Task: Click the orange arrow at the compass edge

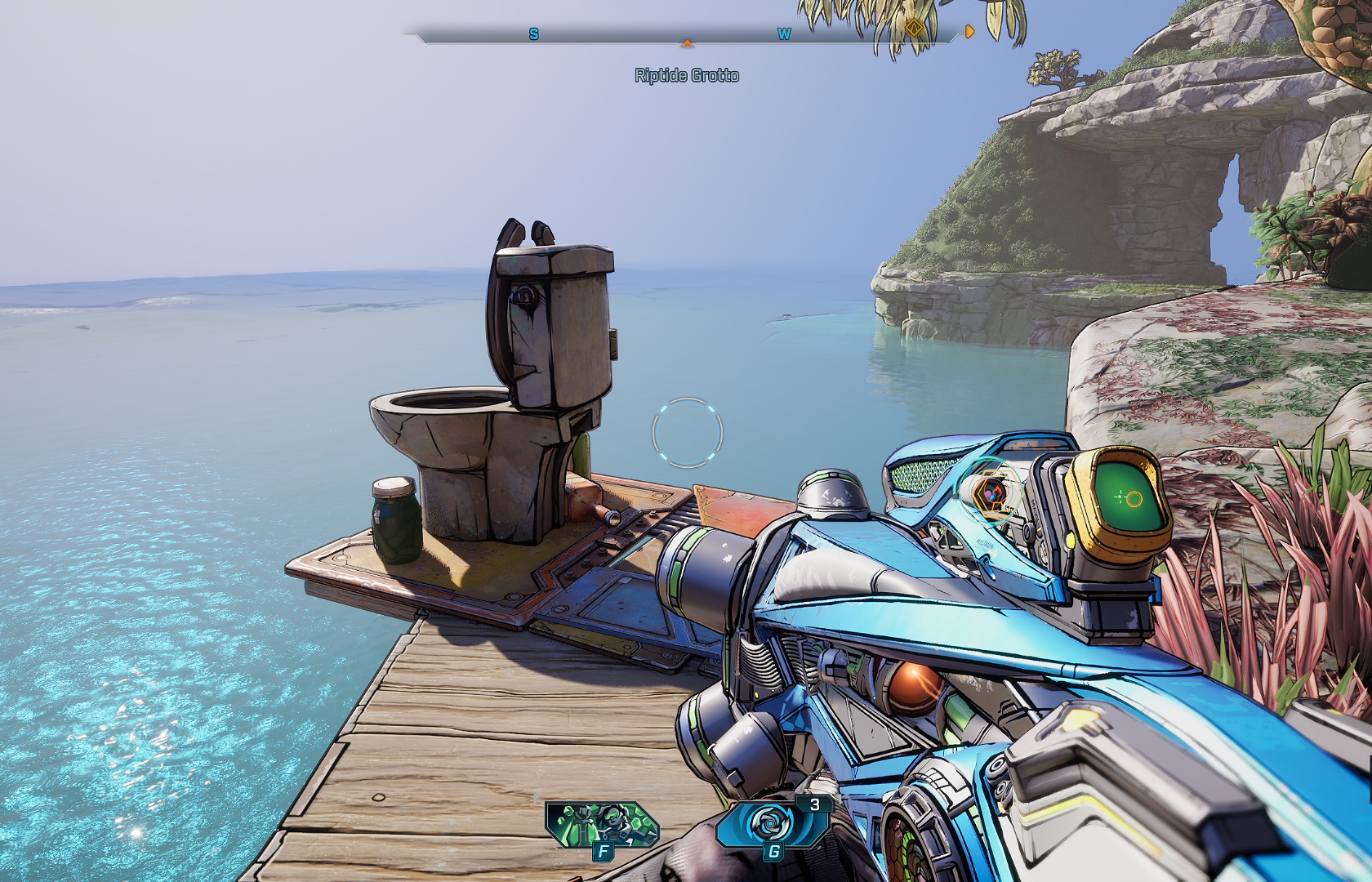Action: pyautogui.click(x=969, y=32)
